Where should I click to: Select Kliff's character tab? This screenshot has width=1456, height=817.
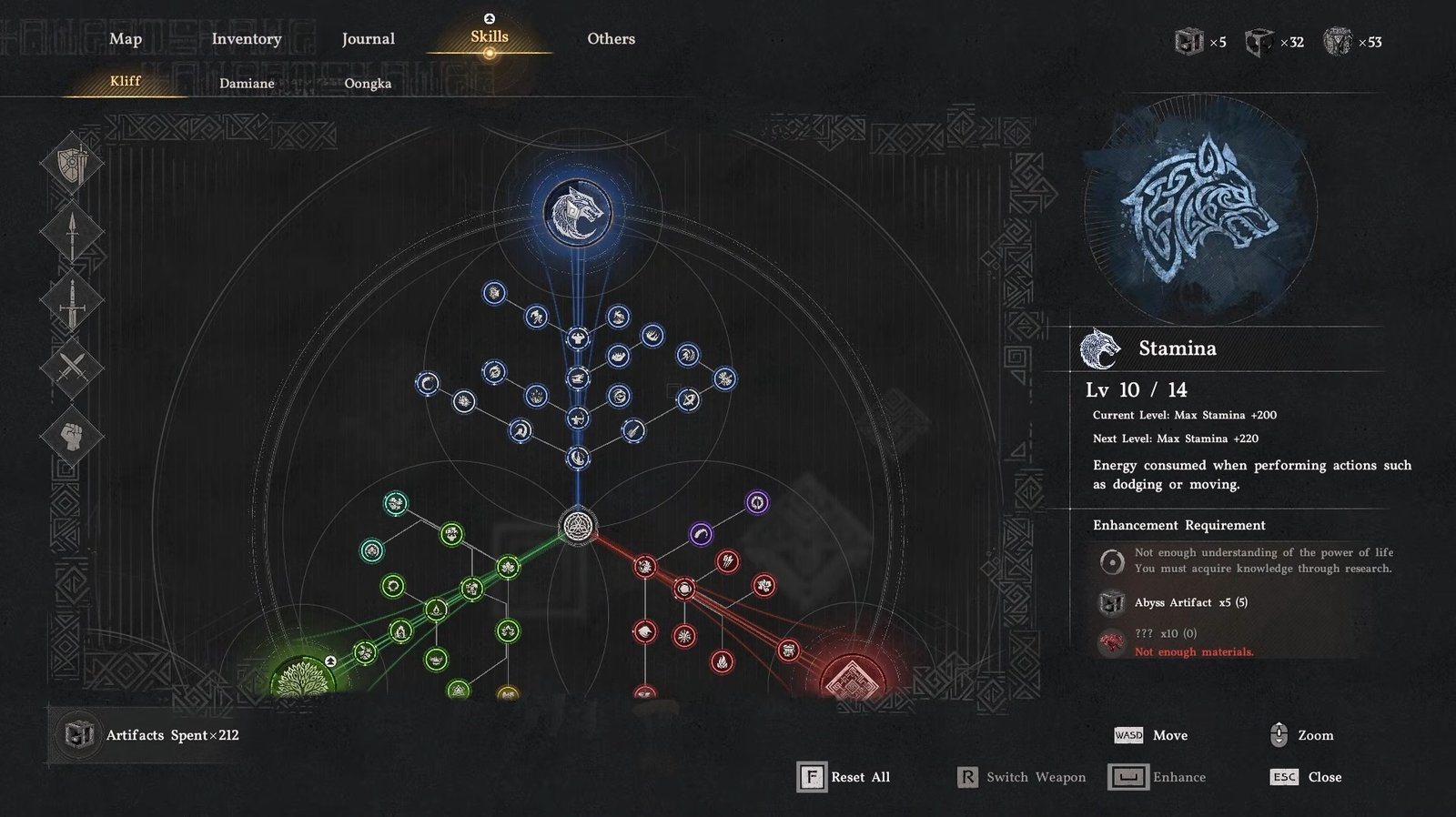coord(126,81)
